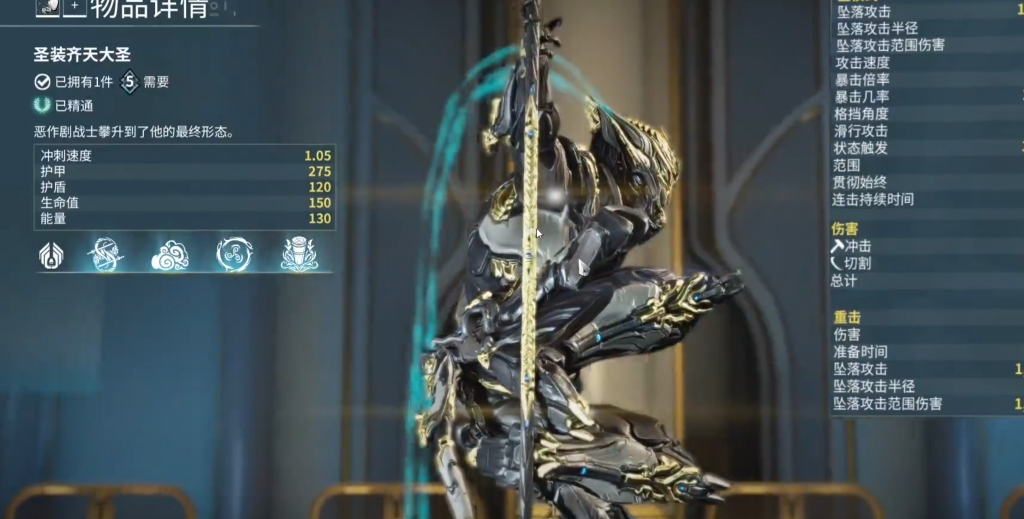This screenshot has height=519, width=1024.
Task: Choose the Primal Fury staff ability icon
Action: click(x=299, y=255)
